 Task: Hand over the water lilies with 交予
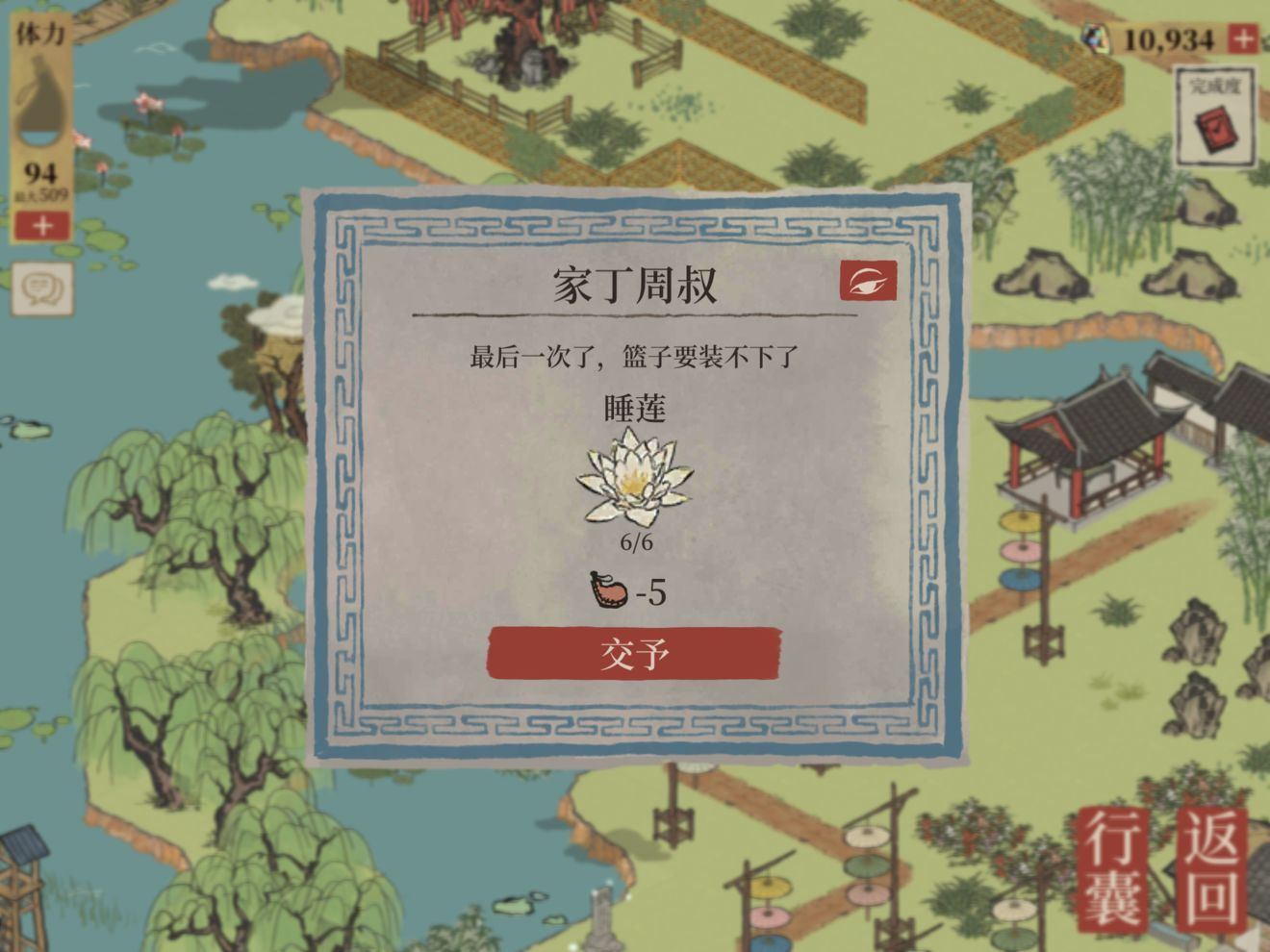pos(634,654)
